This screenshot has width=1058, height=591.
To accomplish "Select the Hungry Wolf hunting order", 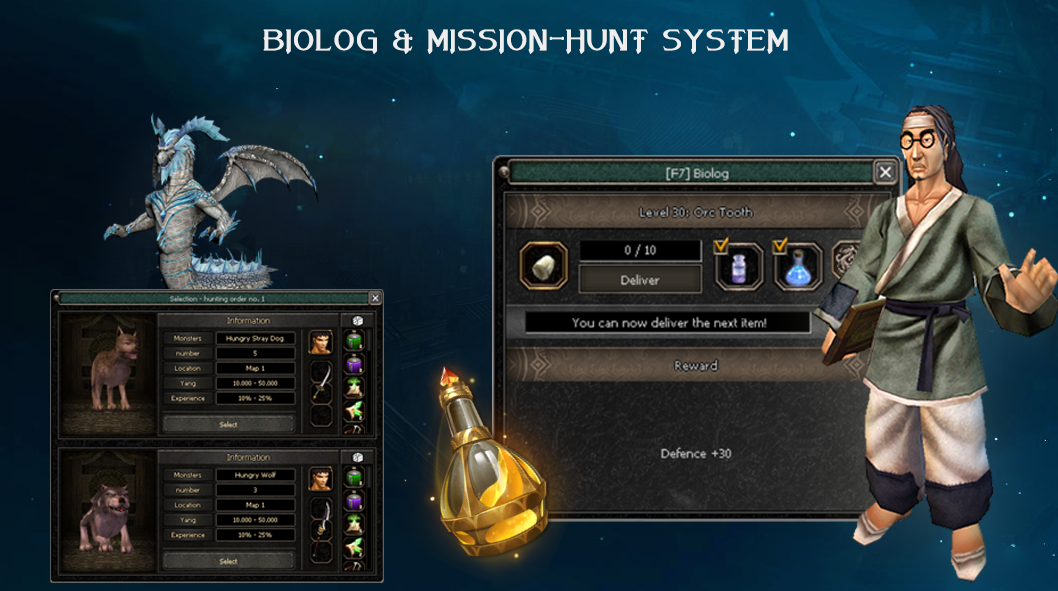I will [229, 561].
